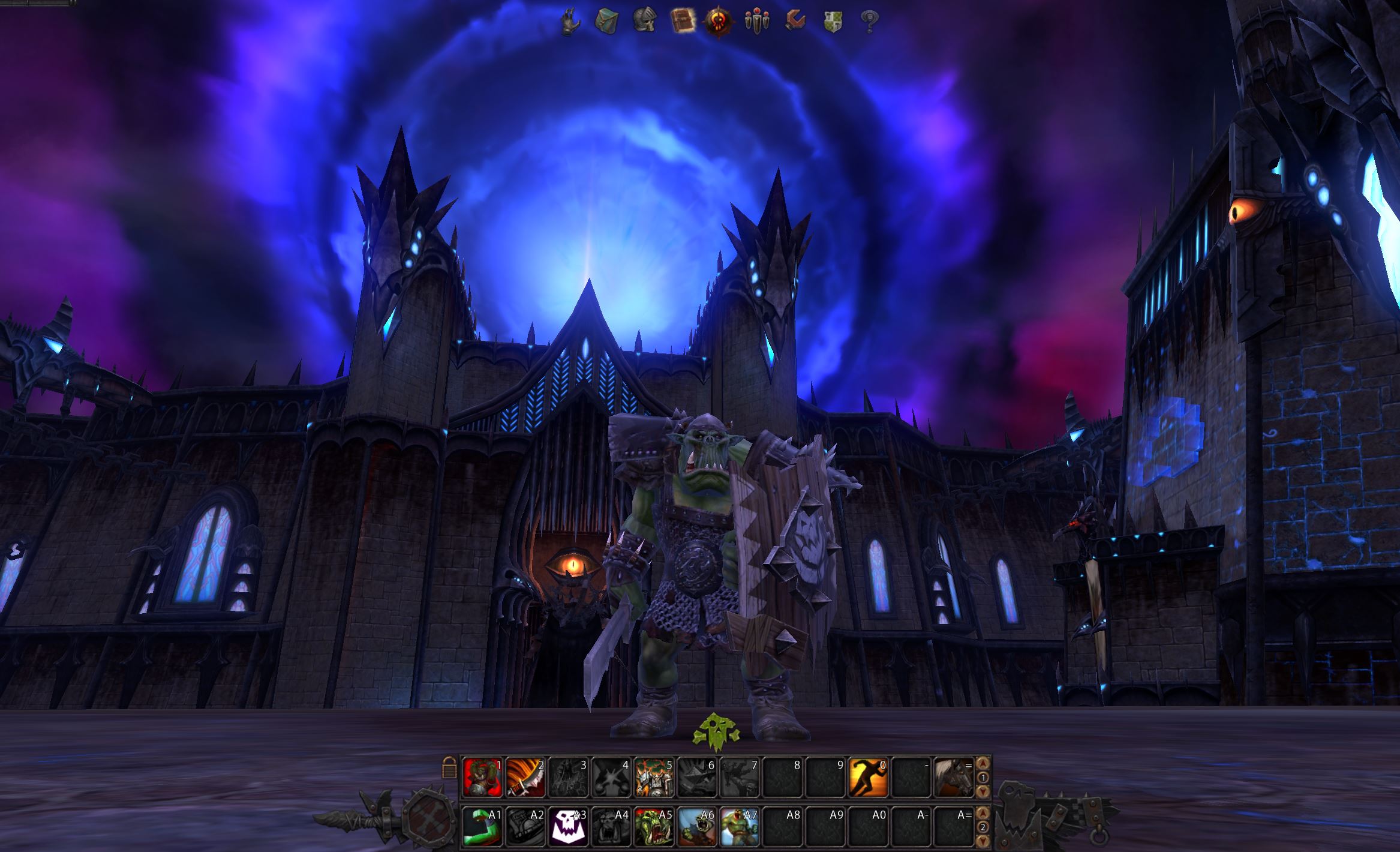Use the green flexing arm ability

[x=483, y=826]
